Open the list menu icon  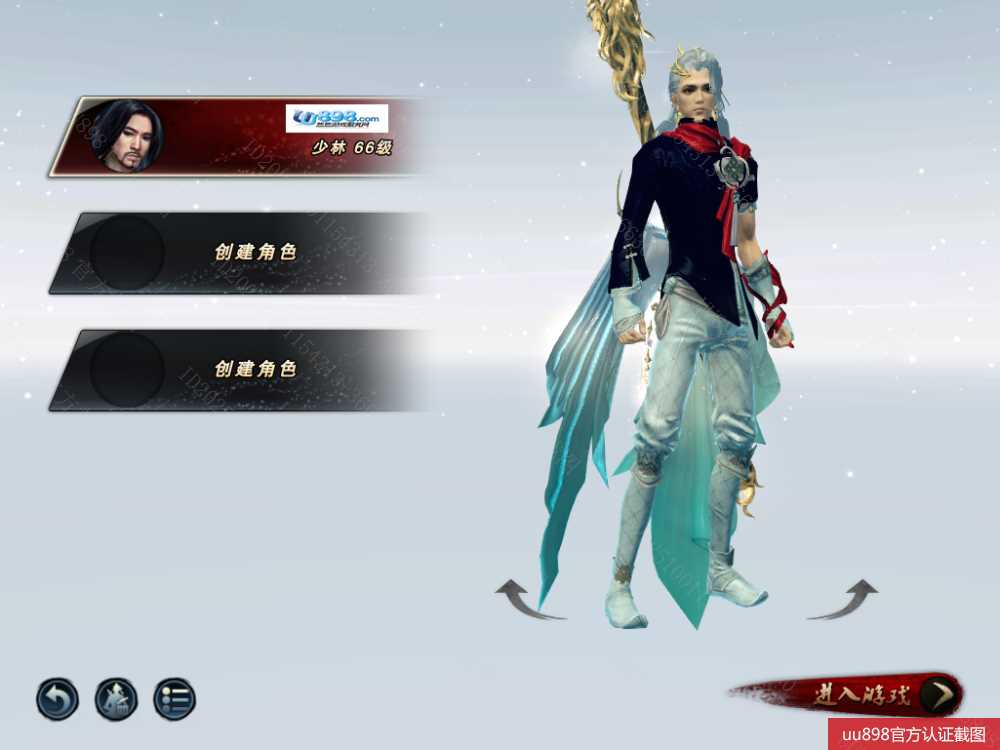pyautogui.click(x=174, y=699)
